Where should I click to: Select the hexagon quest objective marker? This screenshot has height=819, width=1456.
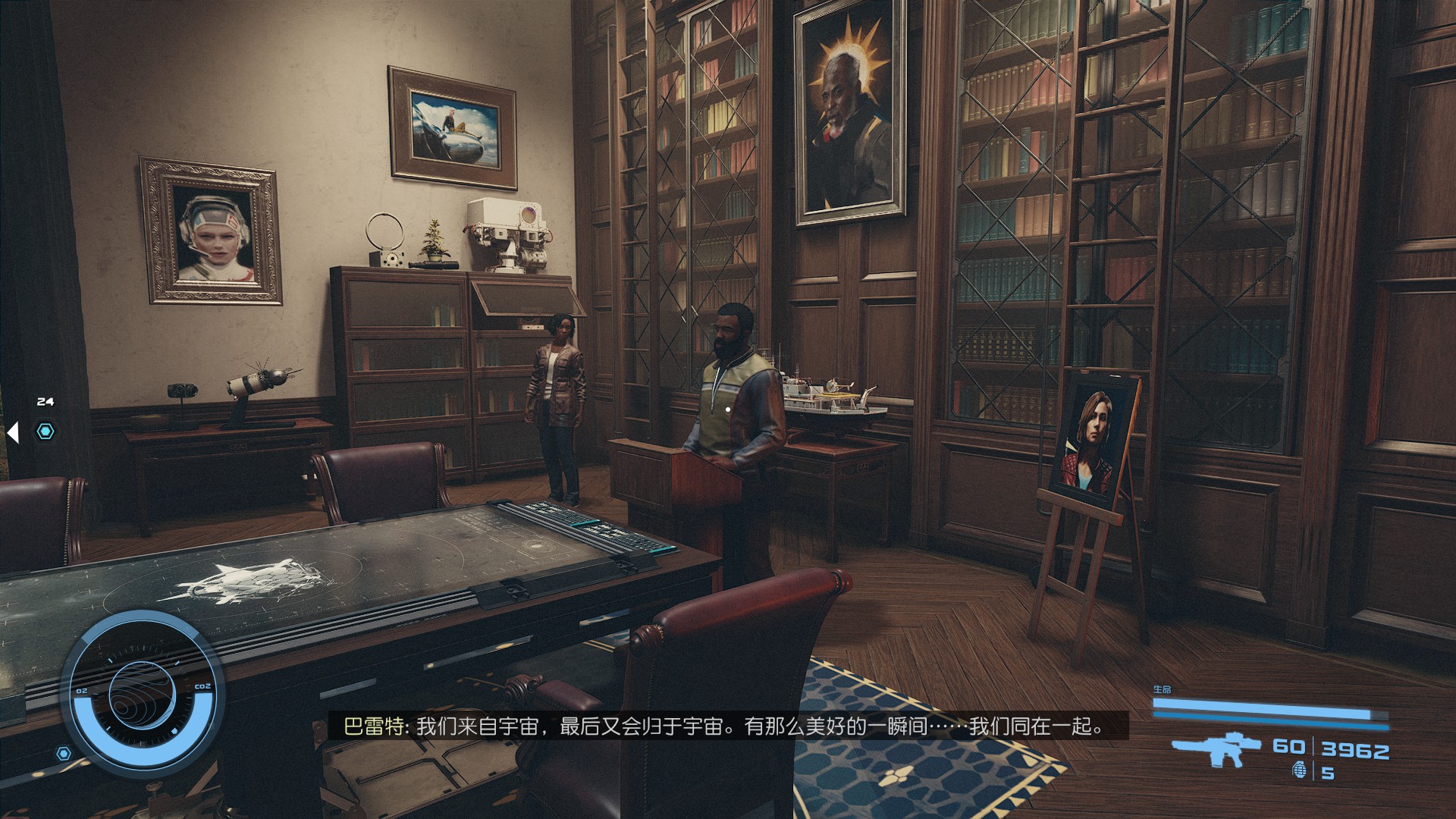click(x=46, y=431)
